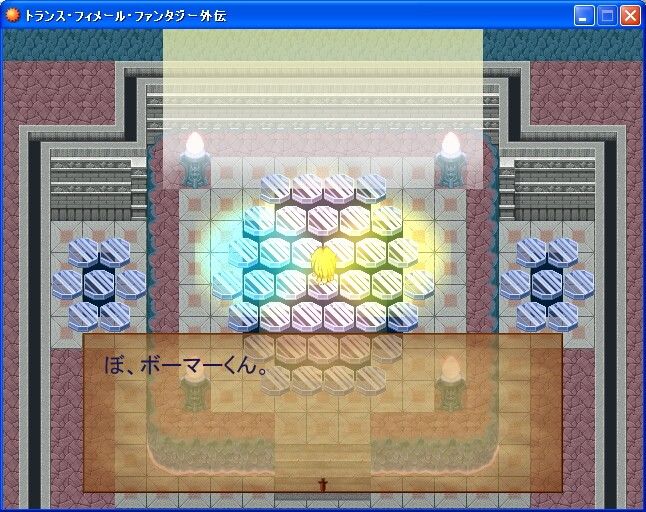Advance the dialogue message box
Image resolution: width=646 pixels, height=512 pixels.
(x=322, y=412)
